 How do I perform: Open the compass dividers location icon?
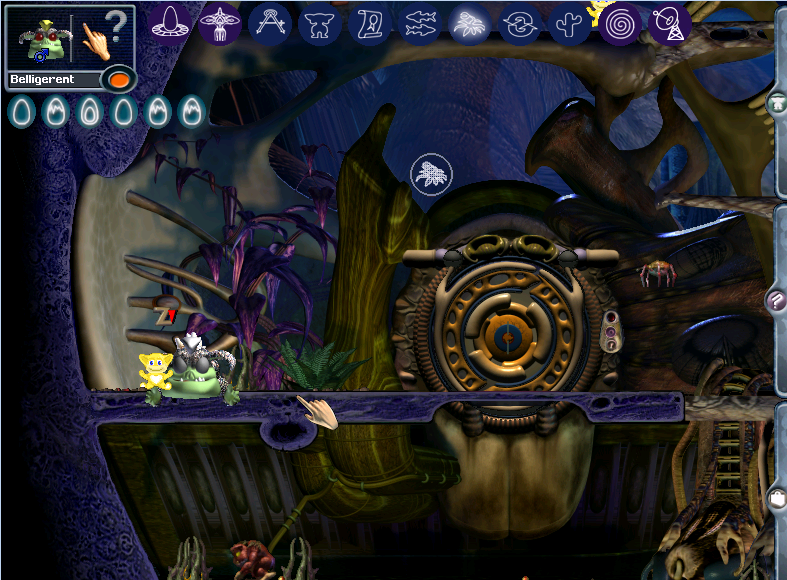269,22
